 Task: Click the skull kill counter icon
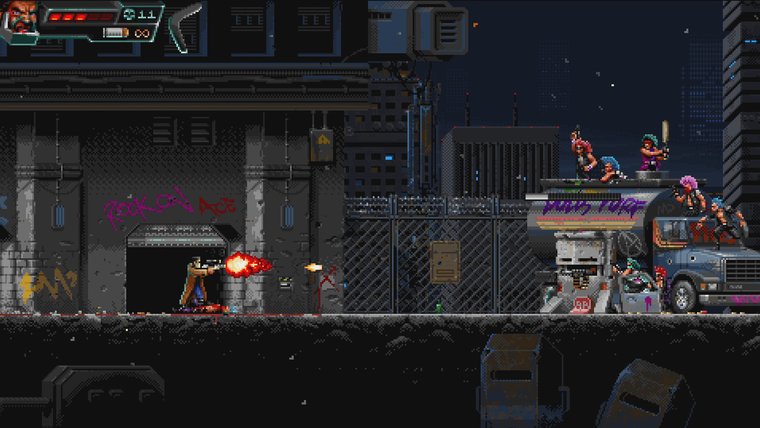128,15
